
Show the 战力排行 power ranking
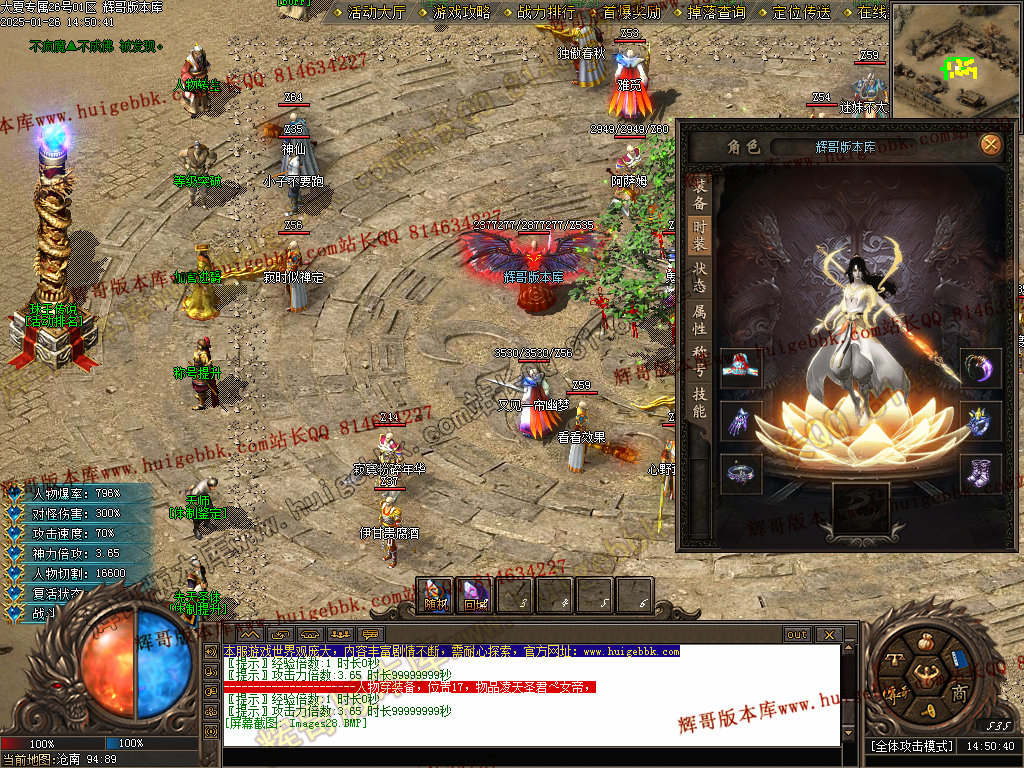click(546, 13)
